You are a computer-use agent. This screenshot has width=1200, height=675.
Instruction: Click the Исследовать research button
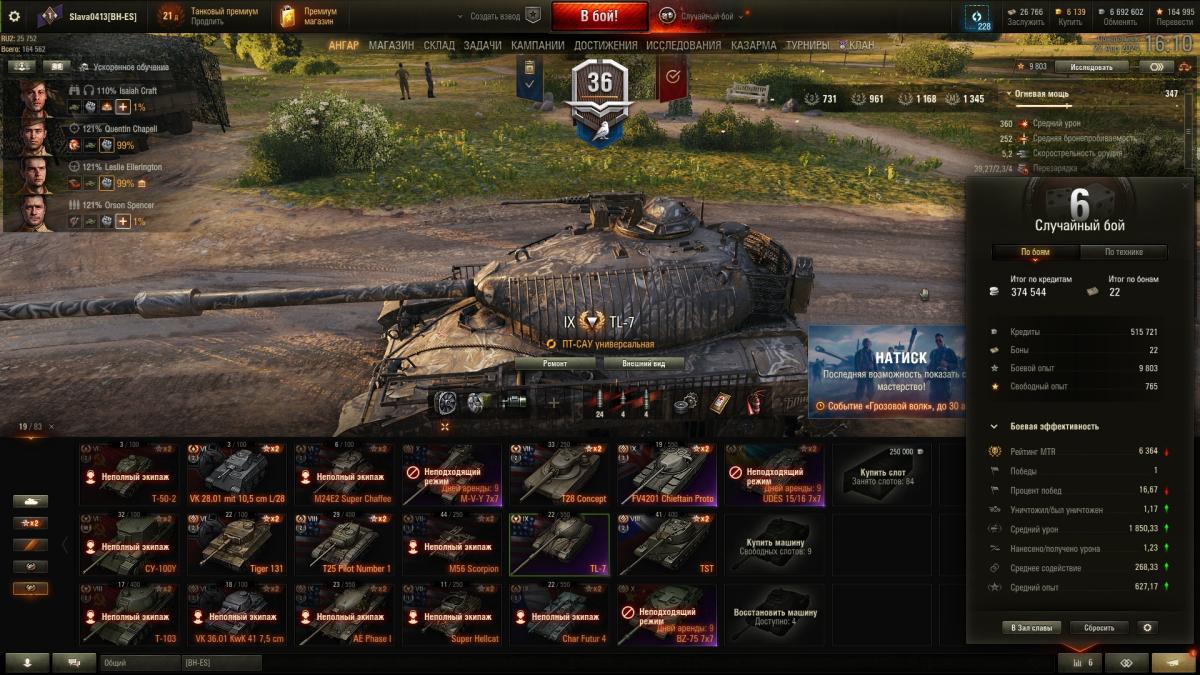(1090, 67)
